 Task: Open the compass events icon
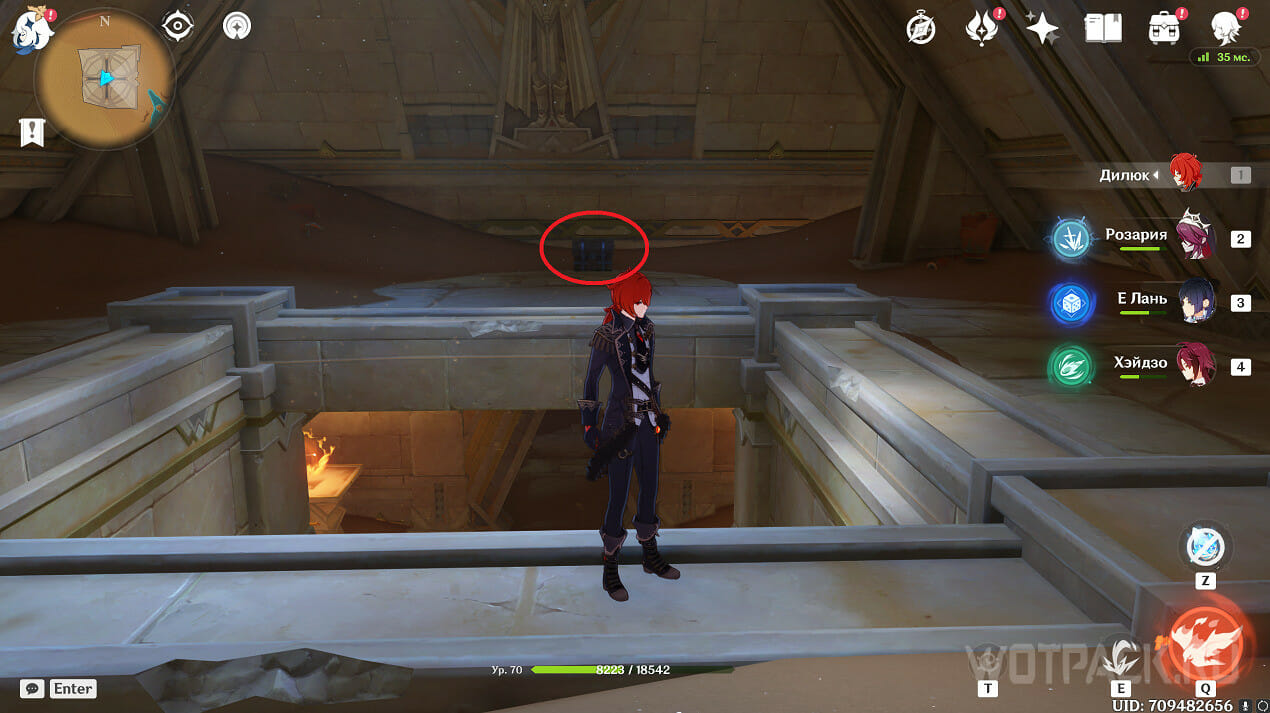tap(920, 29)
